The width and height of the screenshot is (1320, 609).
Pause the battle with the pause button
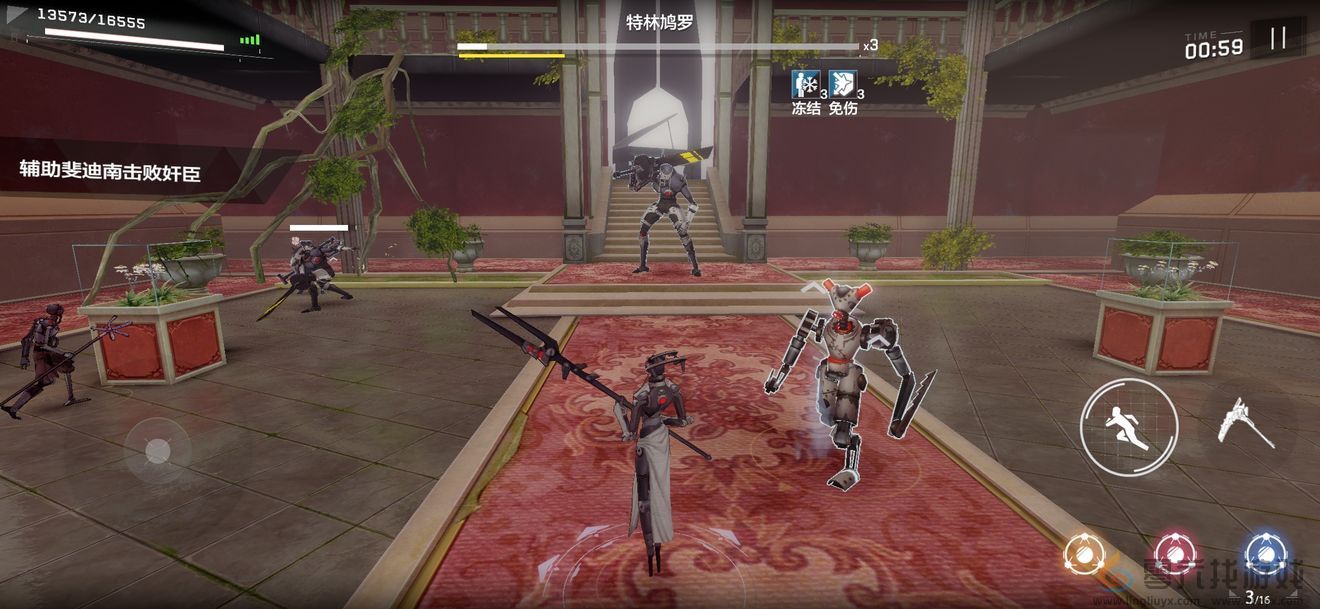(1278, 39)
